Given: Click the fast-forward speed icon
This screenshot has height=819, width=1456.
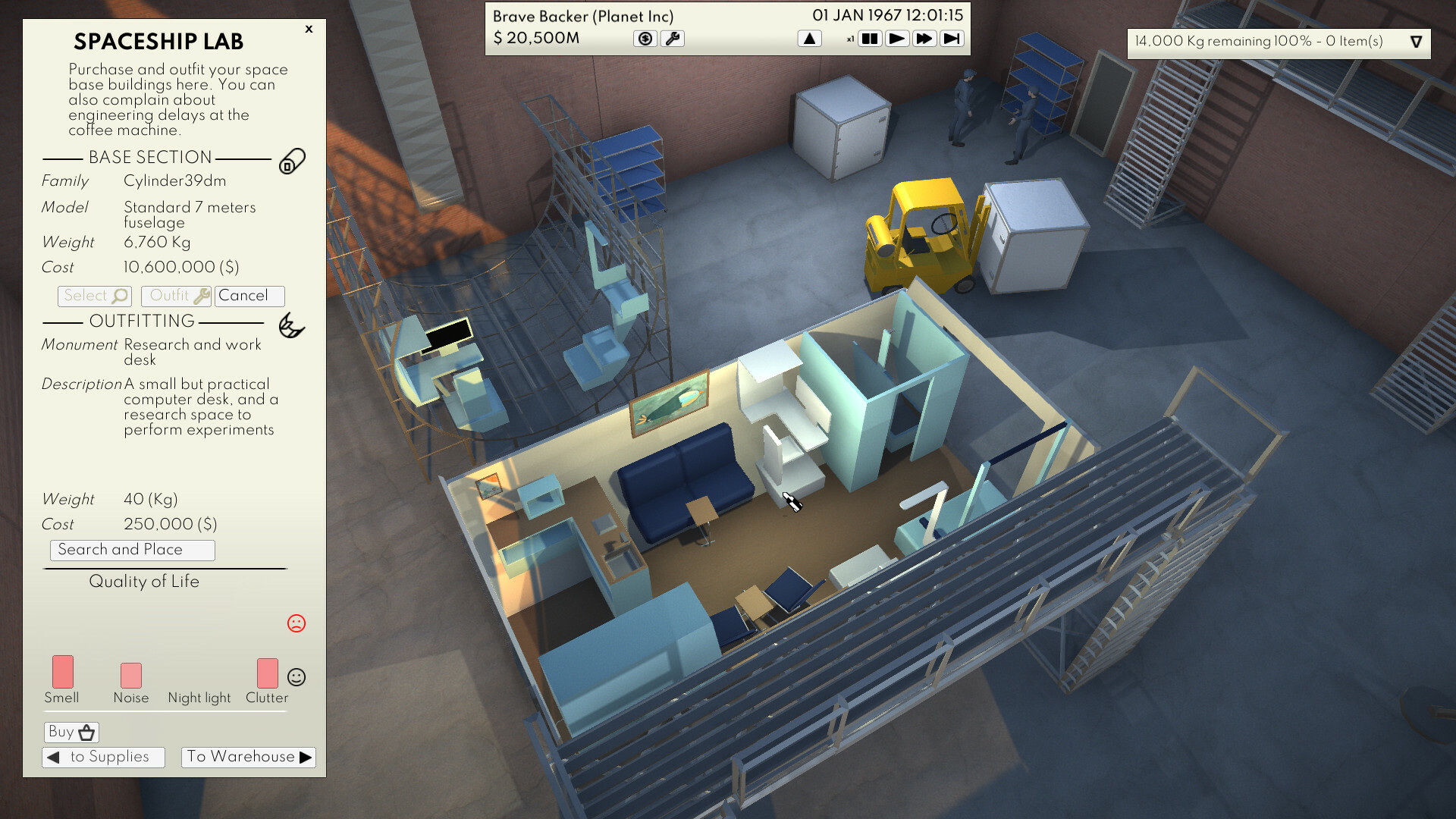Looking at the screenshot, I should point(924,38).
